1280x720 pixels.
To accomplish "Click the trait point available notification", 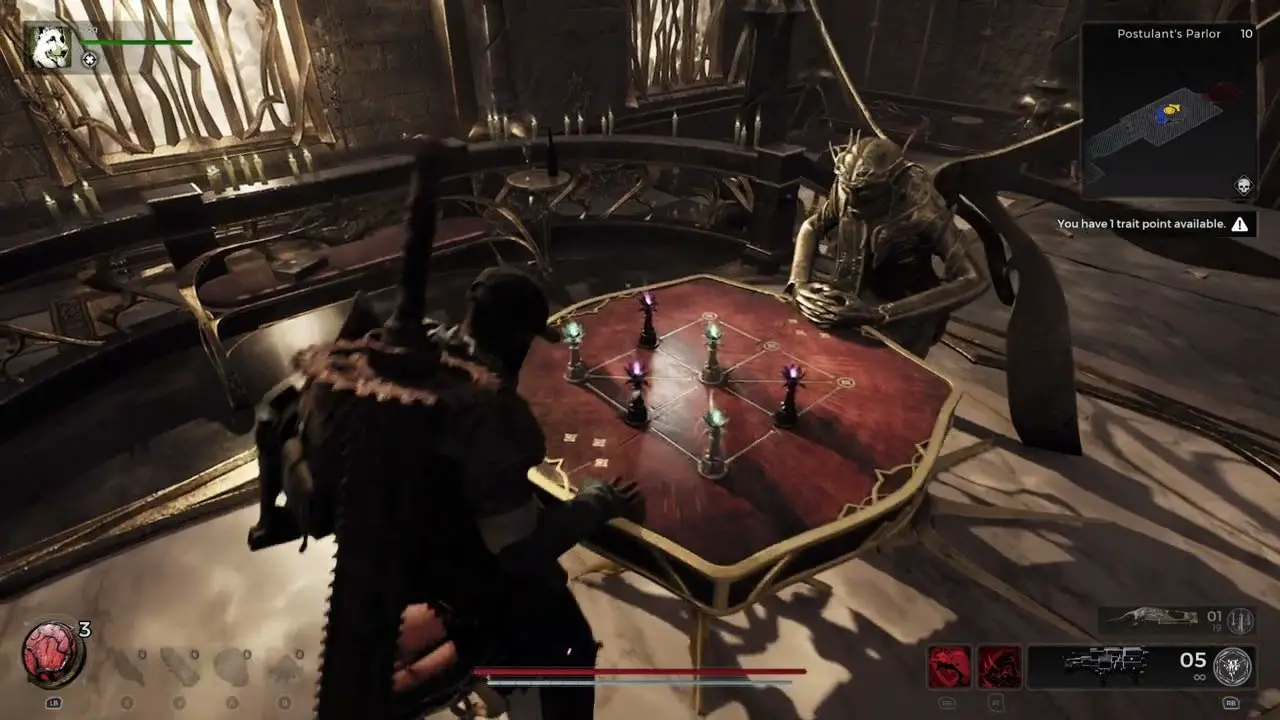I will (1153, 225).
